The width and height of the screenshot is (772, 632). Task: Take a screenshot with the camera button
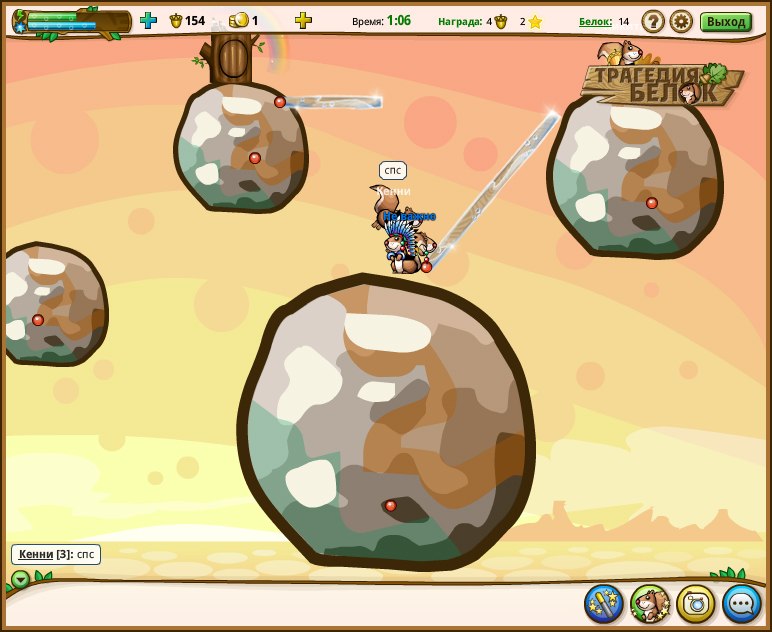coord(696,603)
